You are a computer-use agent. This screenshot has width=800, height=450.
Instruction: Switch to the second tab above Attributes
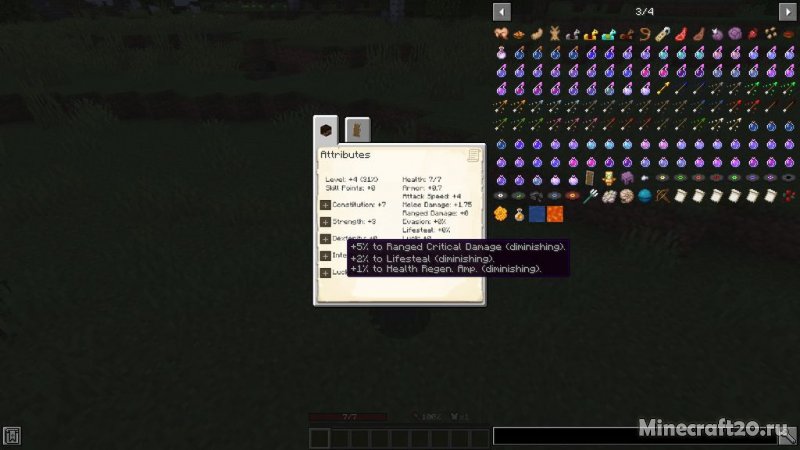pos(357,130)
